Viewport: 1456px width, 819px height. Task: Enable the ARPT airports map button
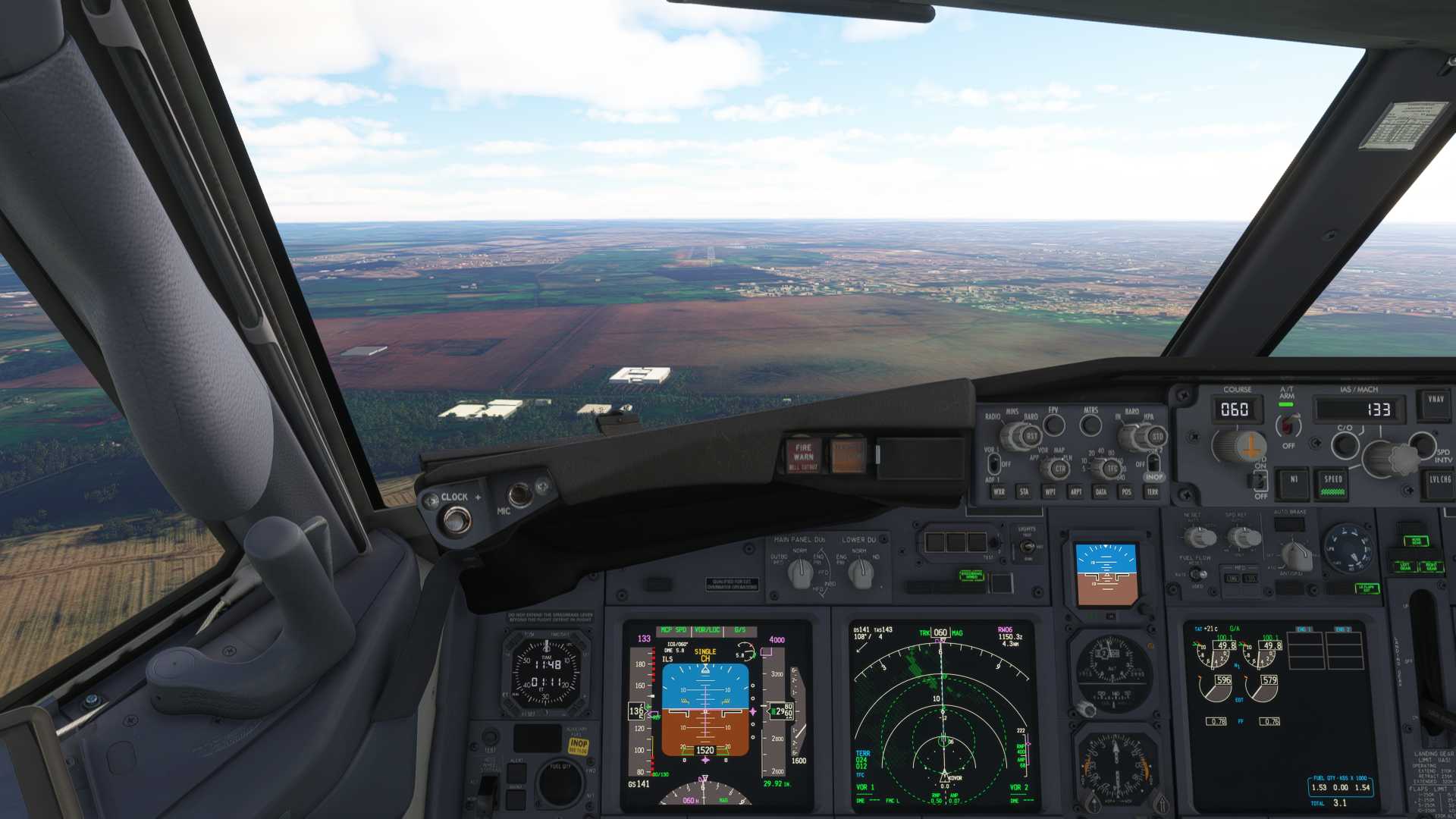[1075, 492]
